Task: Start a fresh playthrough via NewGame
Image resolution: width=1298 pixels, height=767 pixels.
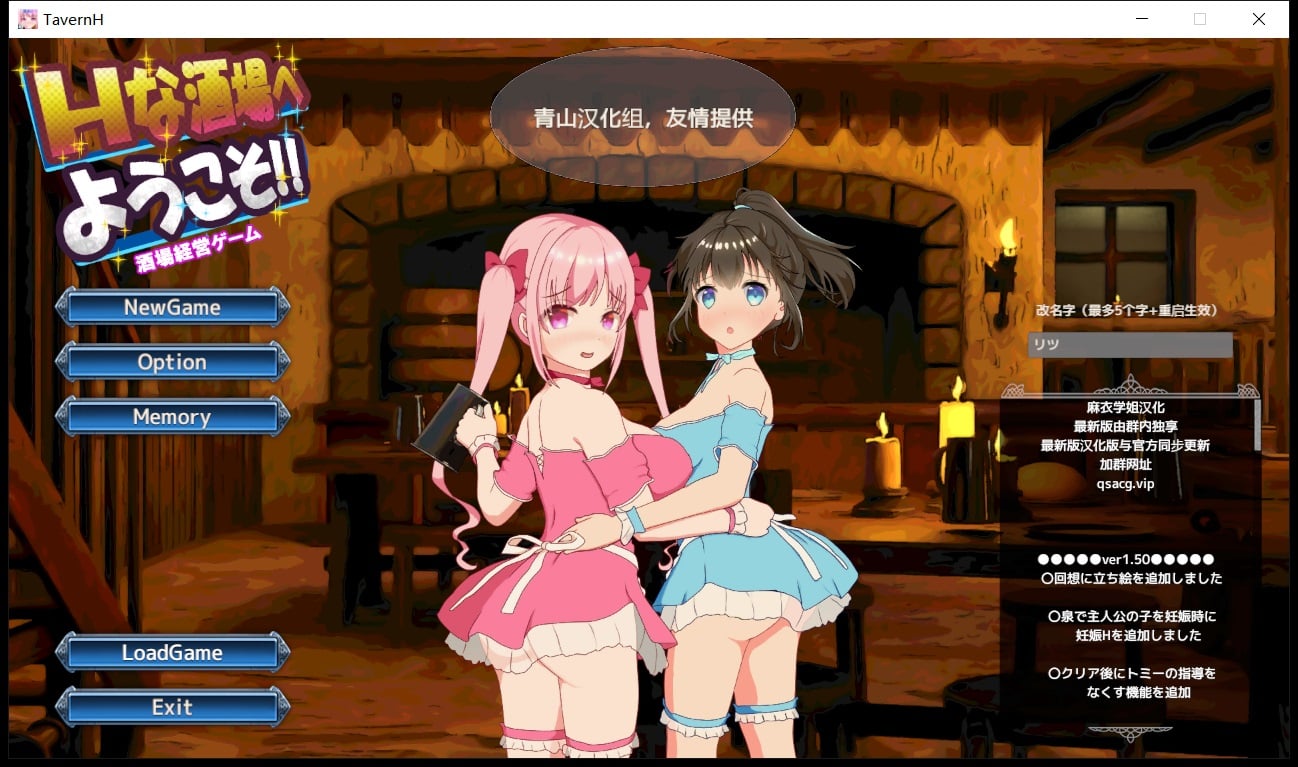Action: pos(171,307)
